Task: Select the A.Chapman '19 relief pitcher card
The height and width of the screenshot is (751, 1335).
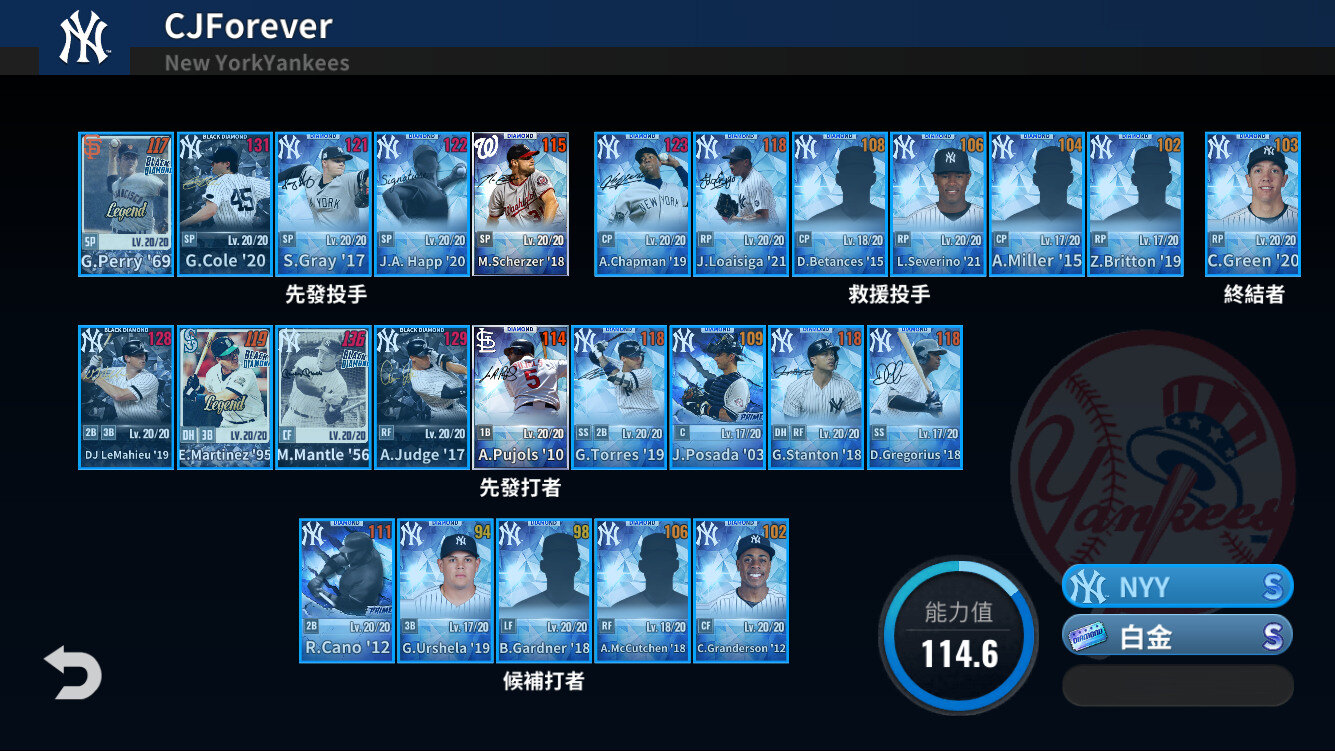Action: (641, 200)
